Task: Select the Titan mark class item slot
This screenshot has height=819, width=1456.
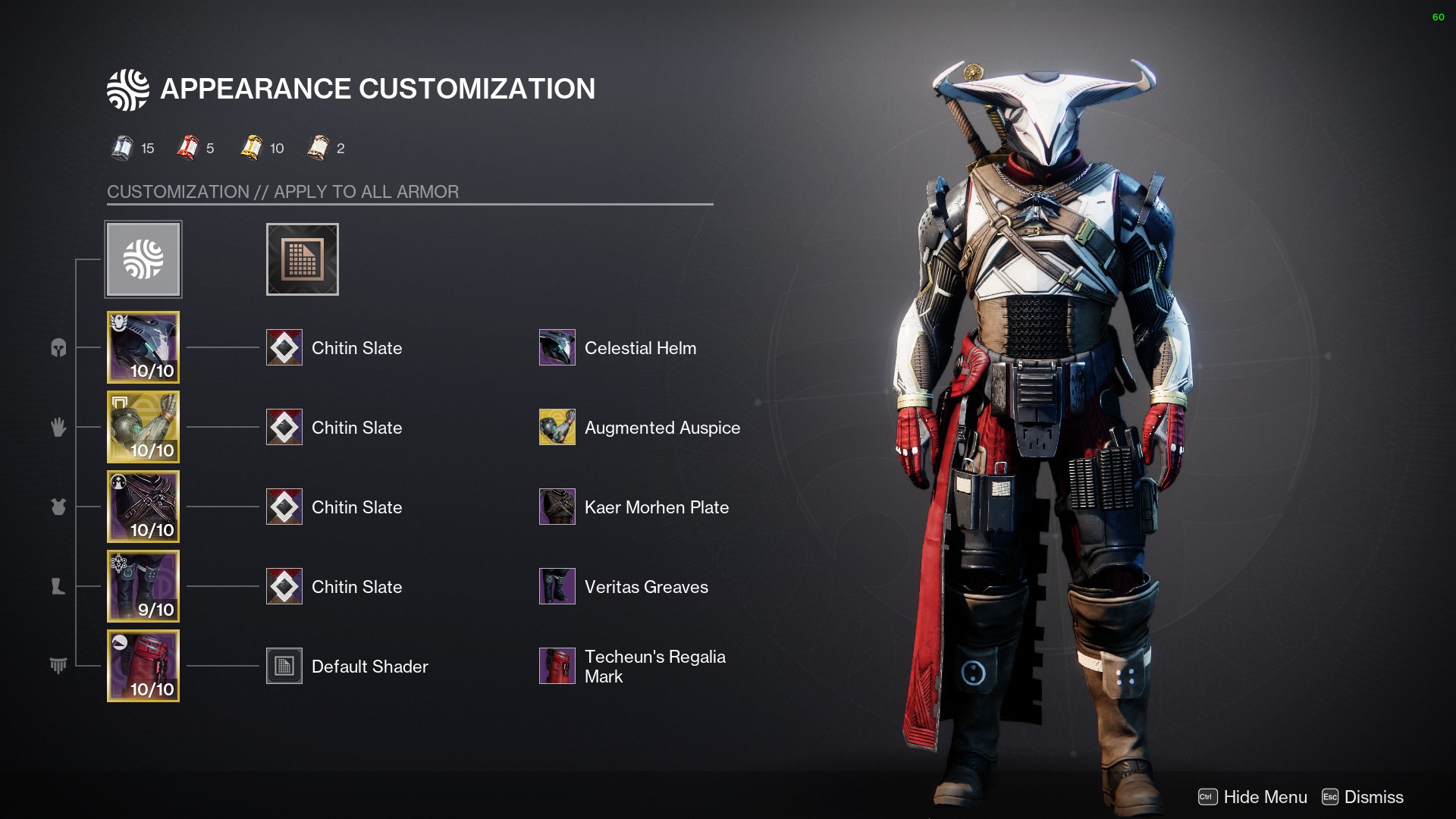Action: point(143,666)
